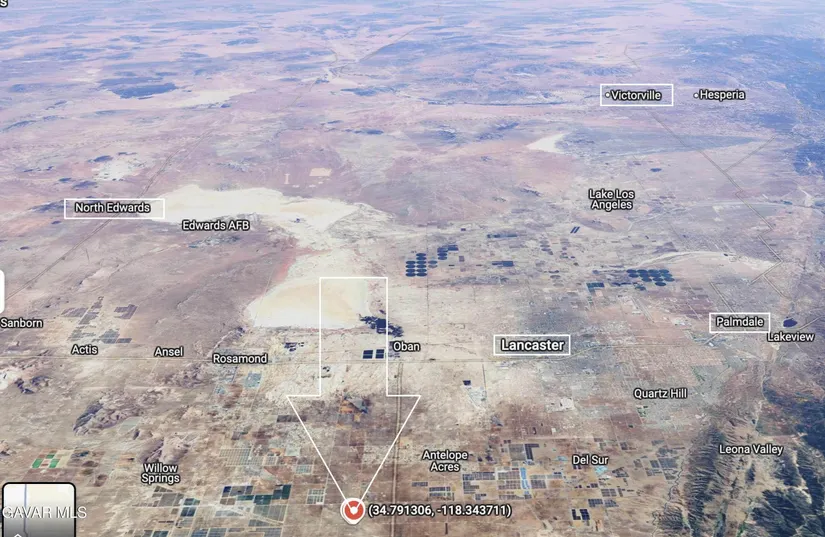Choose the Palmdale map label

740,323
